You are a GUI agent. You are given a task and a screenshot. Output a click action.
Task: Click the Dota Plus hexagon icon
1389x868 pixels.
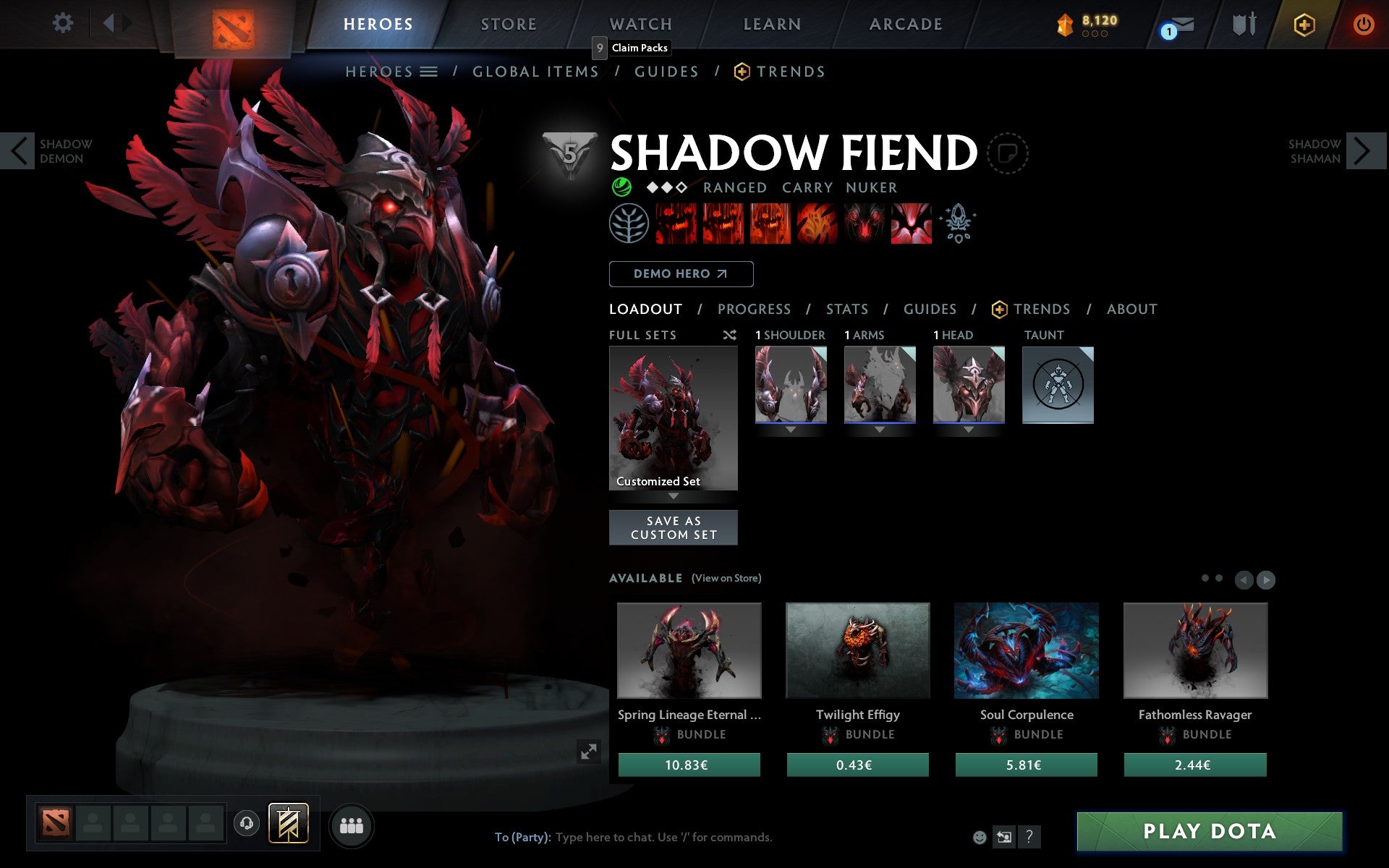(1302, 24)
